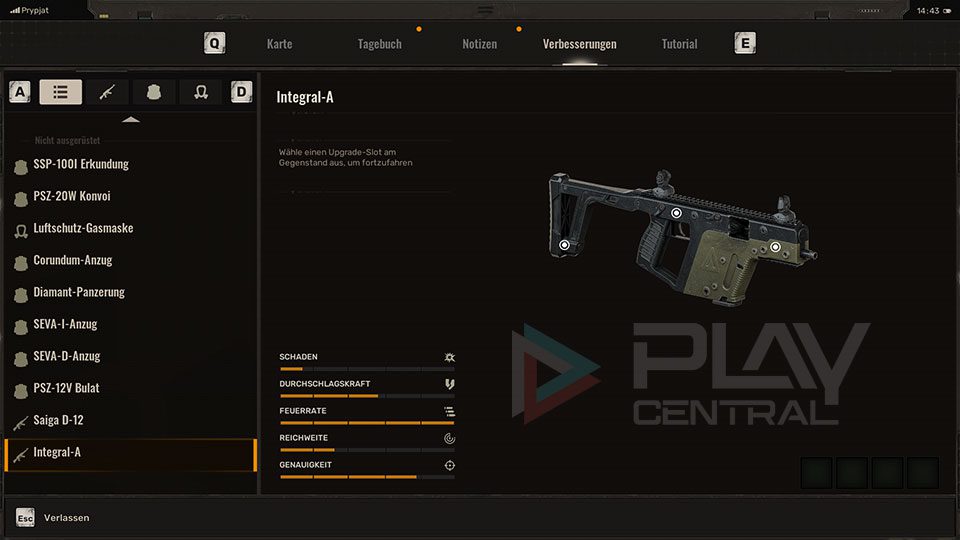Select Diamant-Panzerung in the list
This screenshot has height=540, width=960.
pos(79,292)
